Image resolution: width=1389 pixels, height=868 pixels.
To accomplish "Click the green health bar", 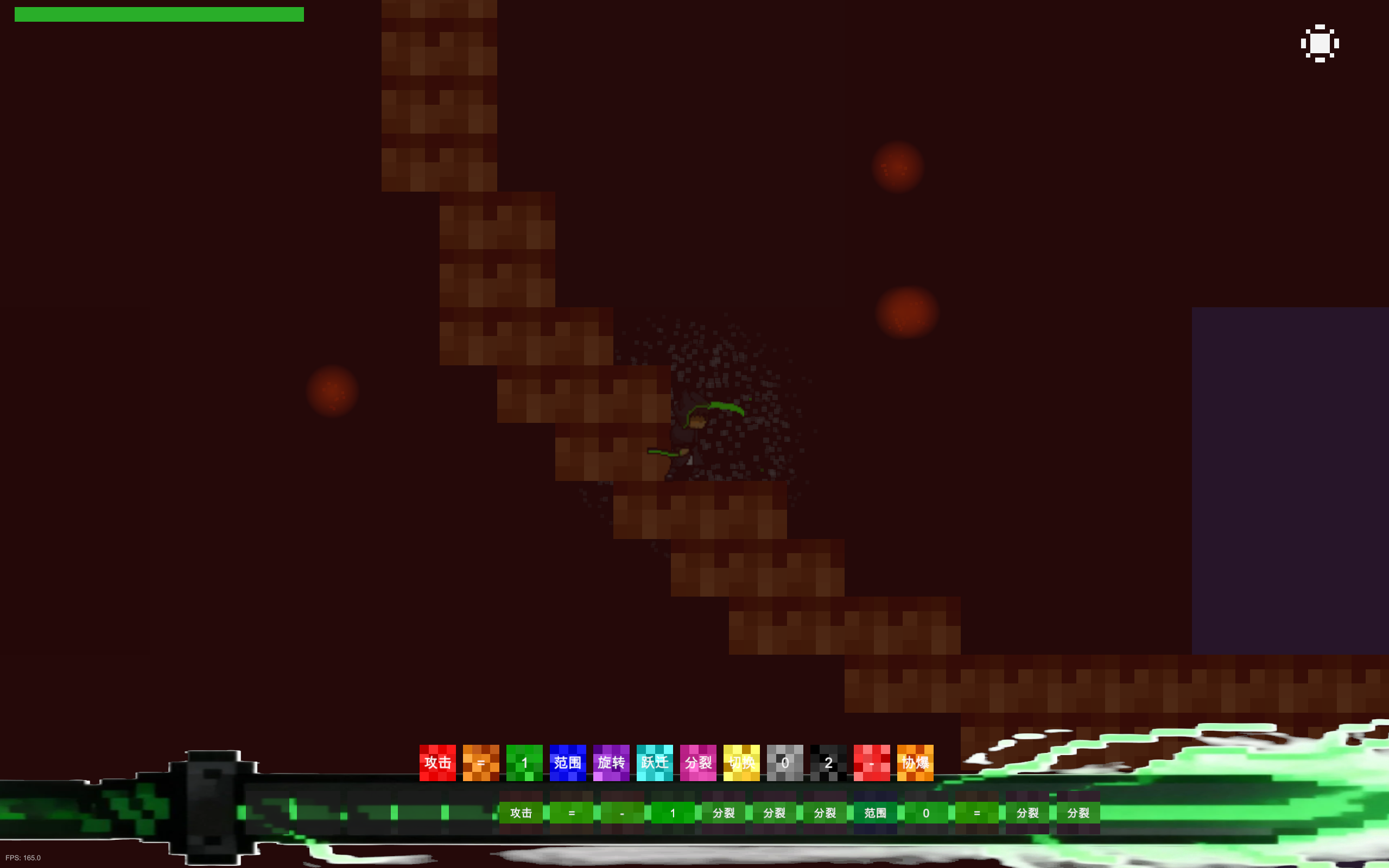I will click(x=159, y=14).
